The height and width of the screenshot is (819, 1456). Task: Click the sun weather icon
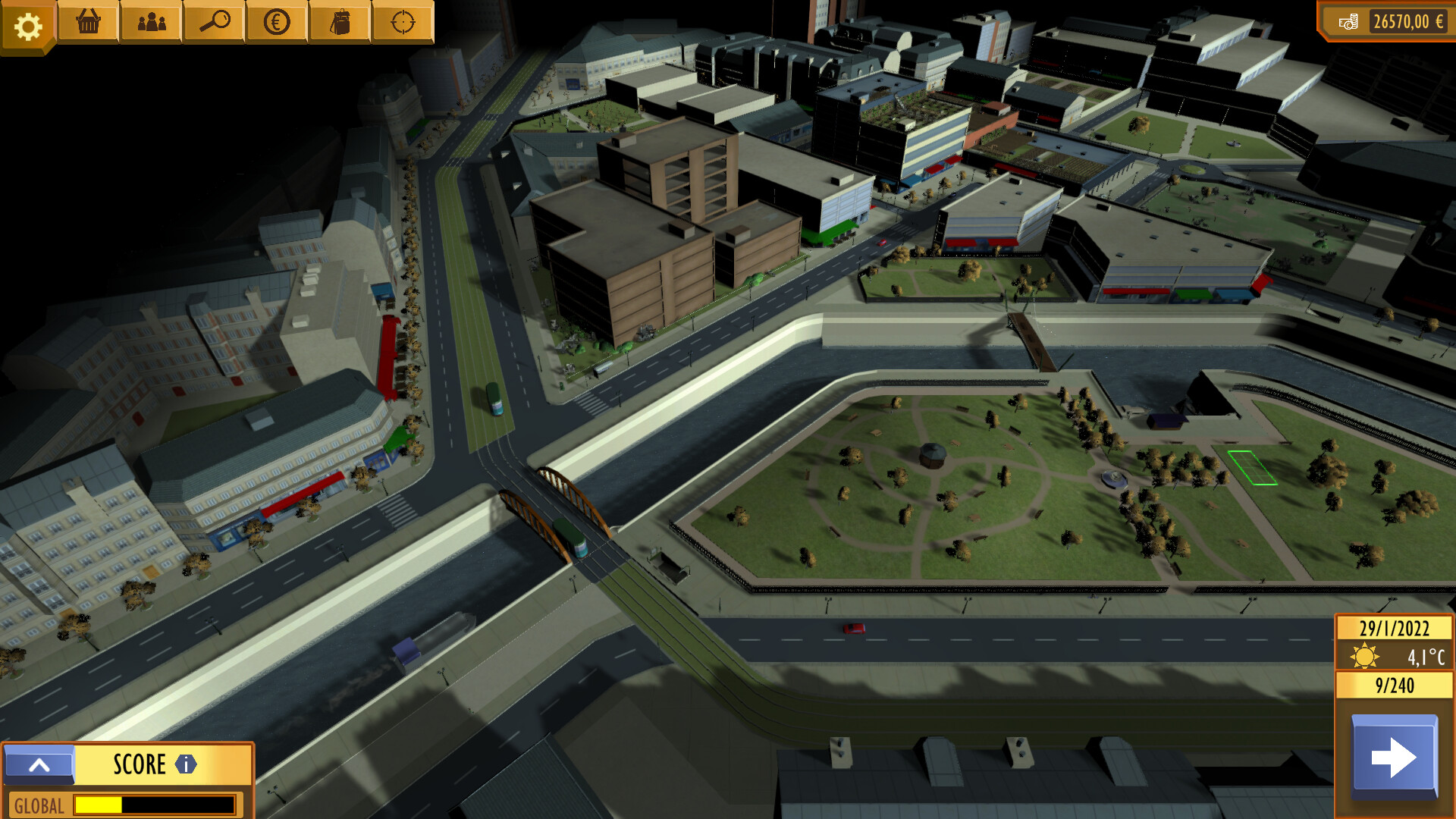point(1364,653)
